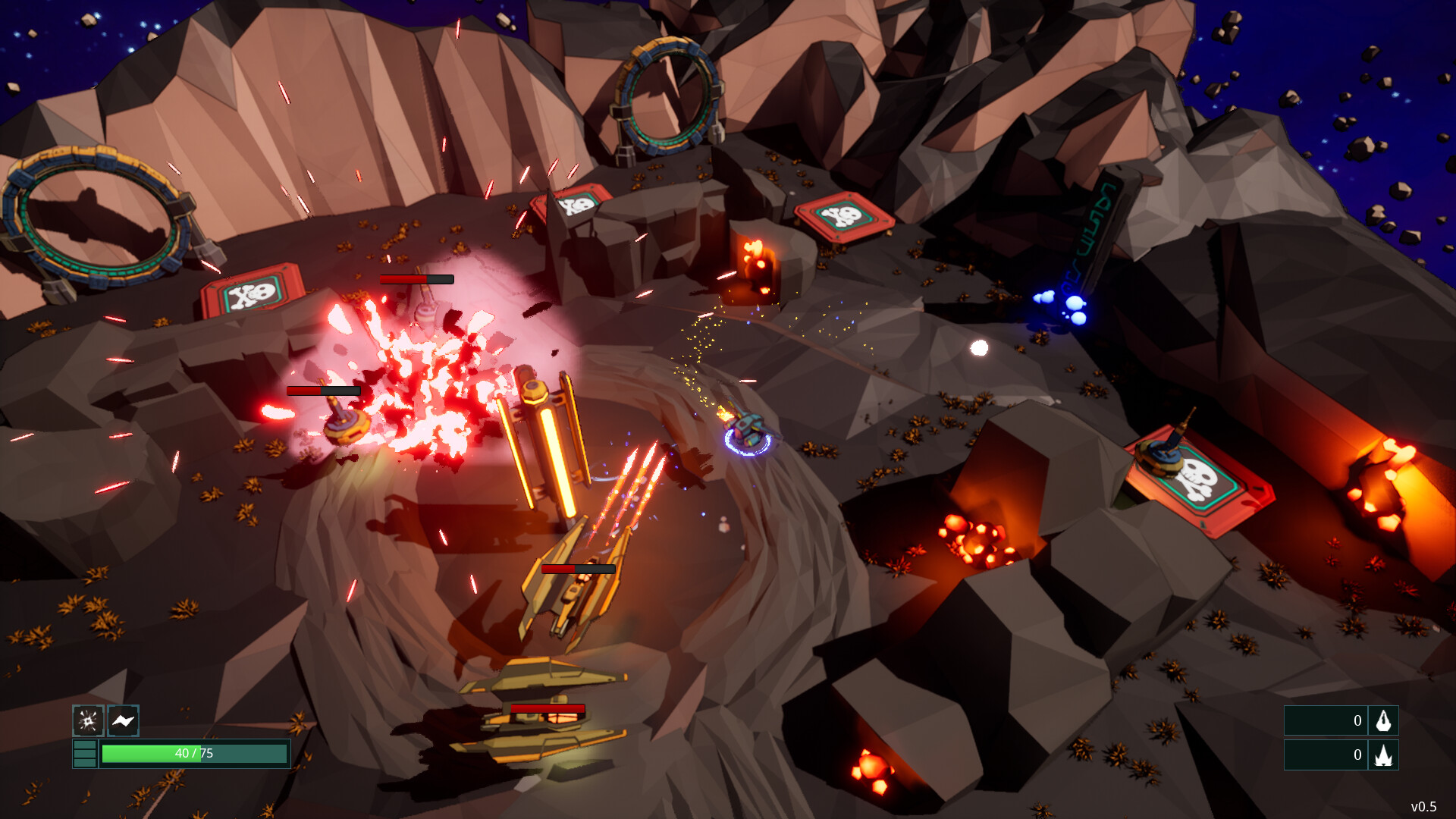The height and width of the screenshot is (819, 1456).
Task: Click the teardrop resource counter icon
Action: pos(1385,721)
